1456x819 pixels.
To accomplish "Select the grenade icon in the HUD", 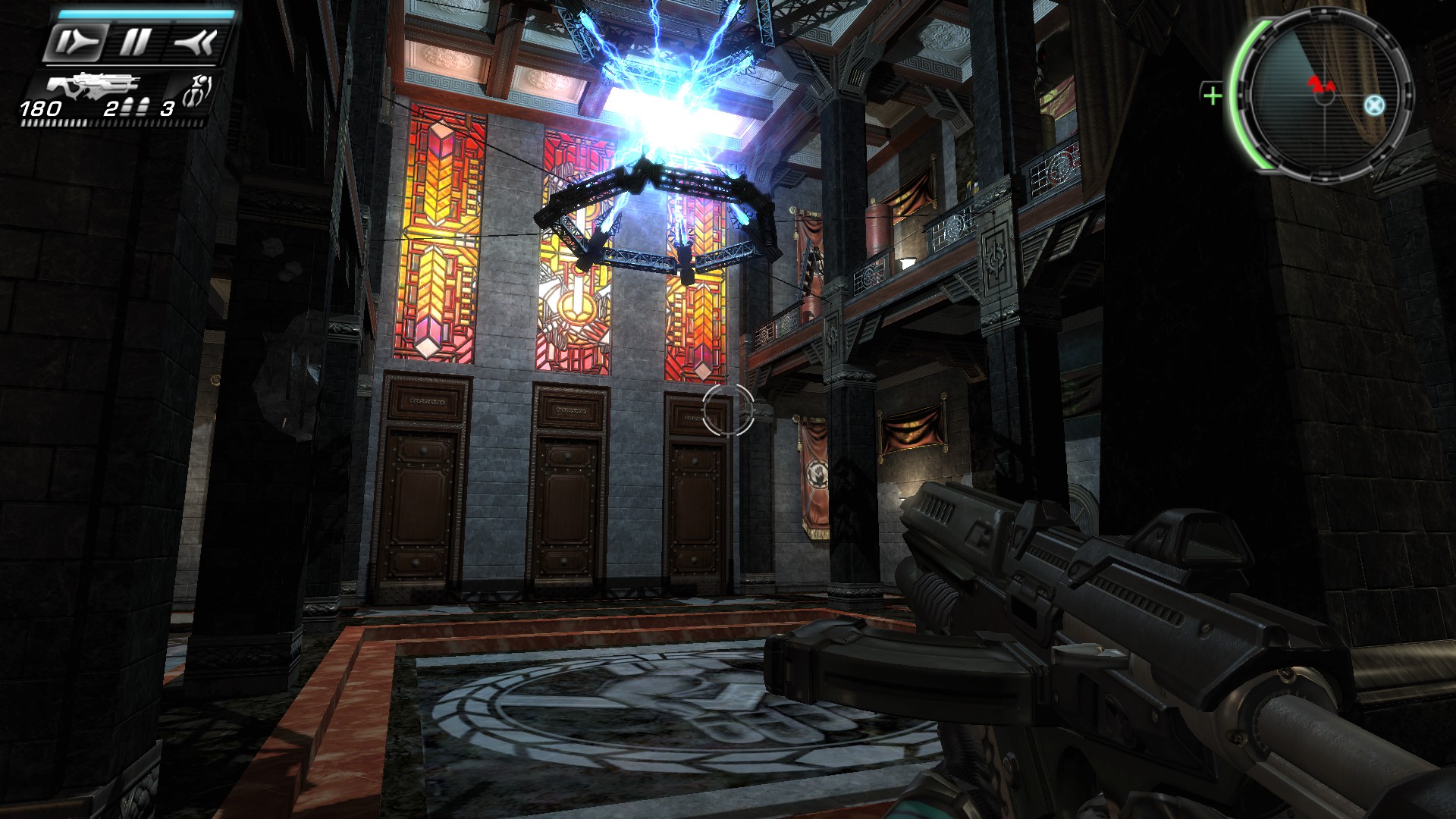I will pos(195,89).
